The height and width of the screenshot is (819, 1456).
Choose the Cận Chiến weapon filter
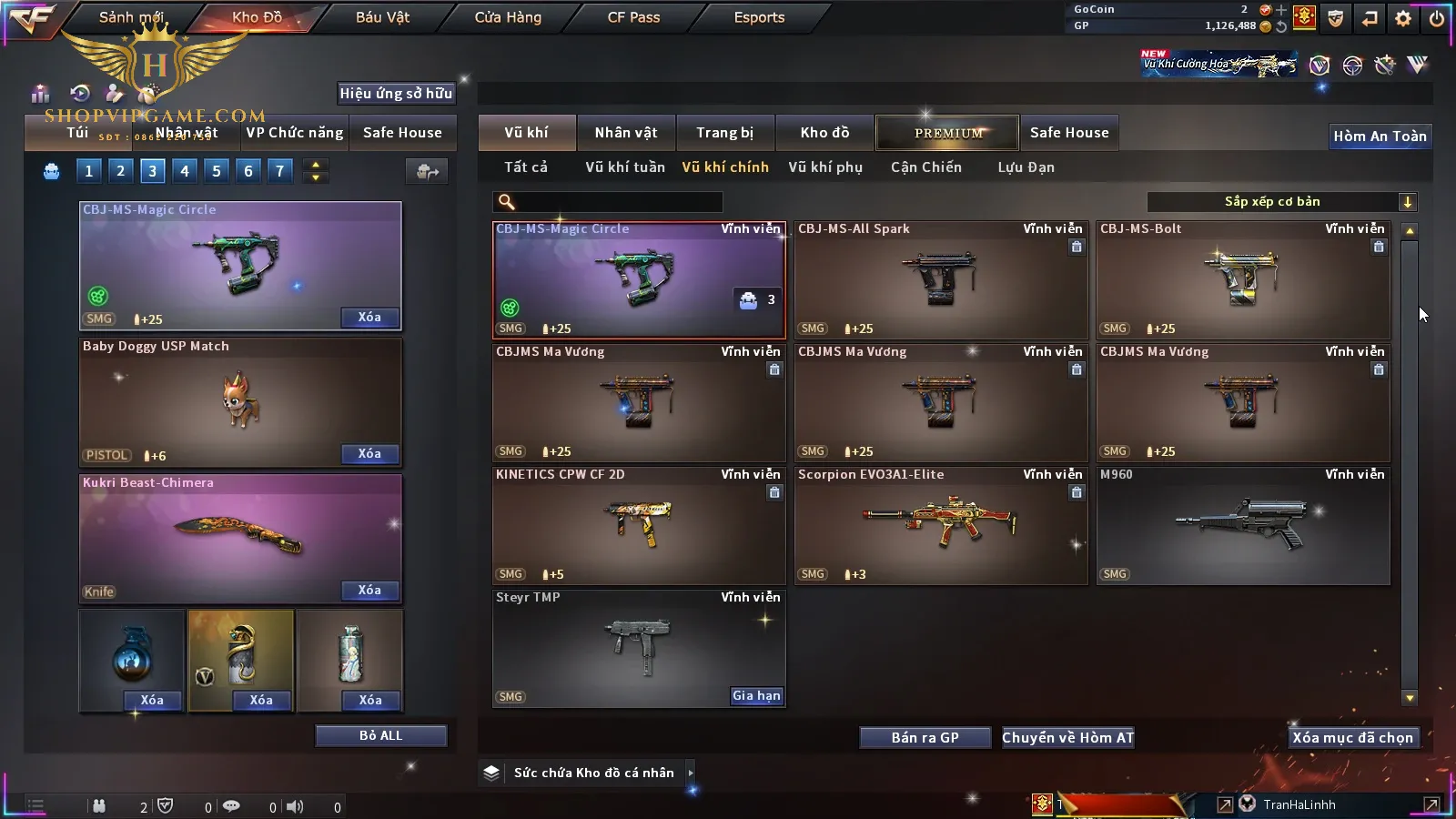[x=925, y=167]
